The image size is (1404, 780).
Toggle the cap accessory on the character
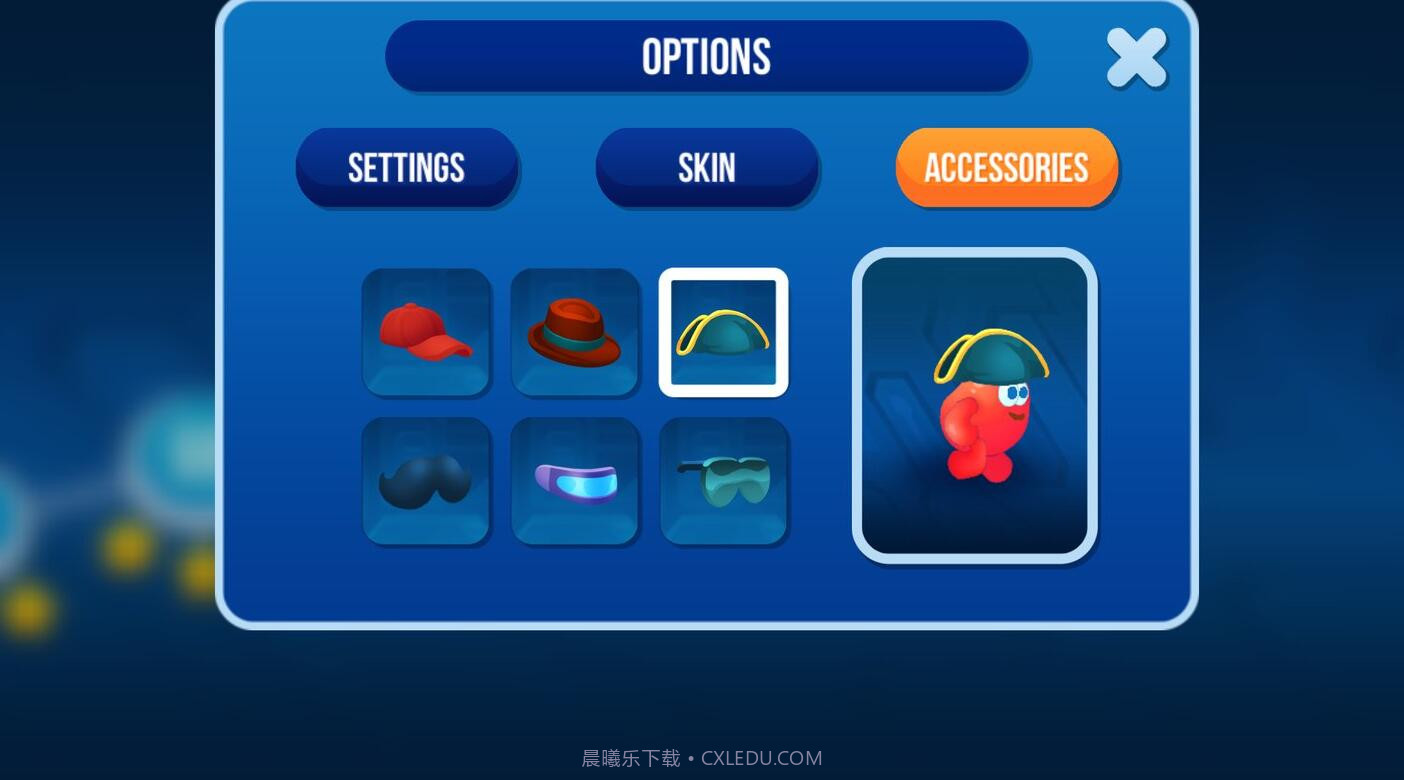(x=427, y=332)
